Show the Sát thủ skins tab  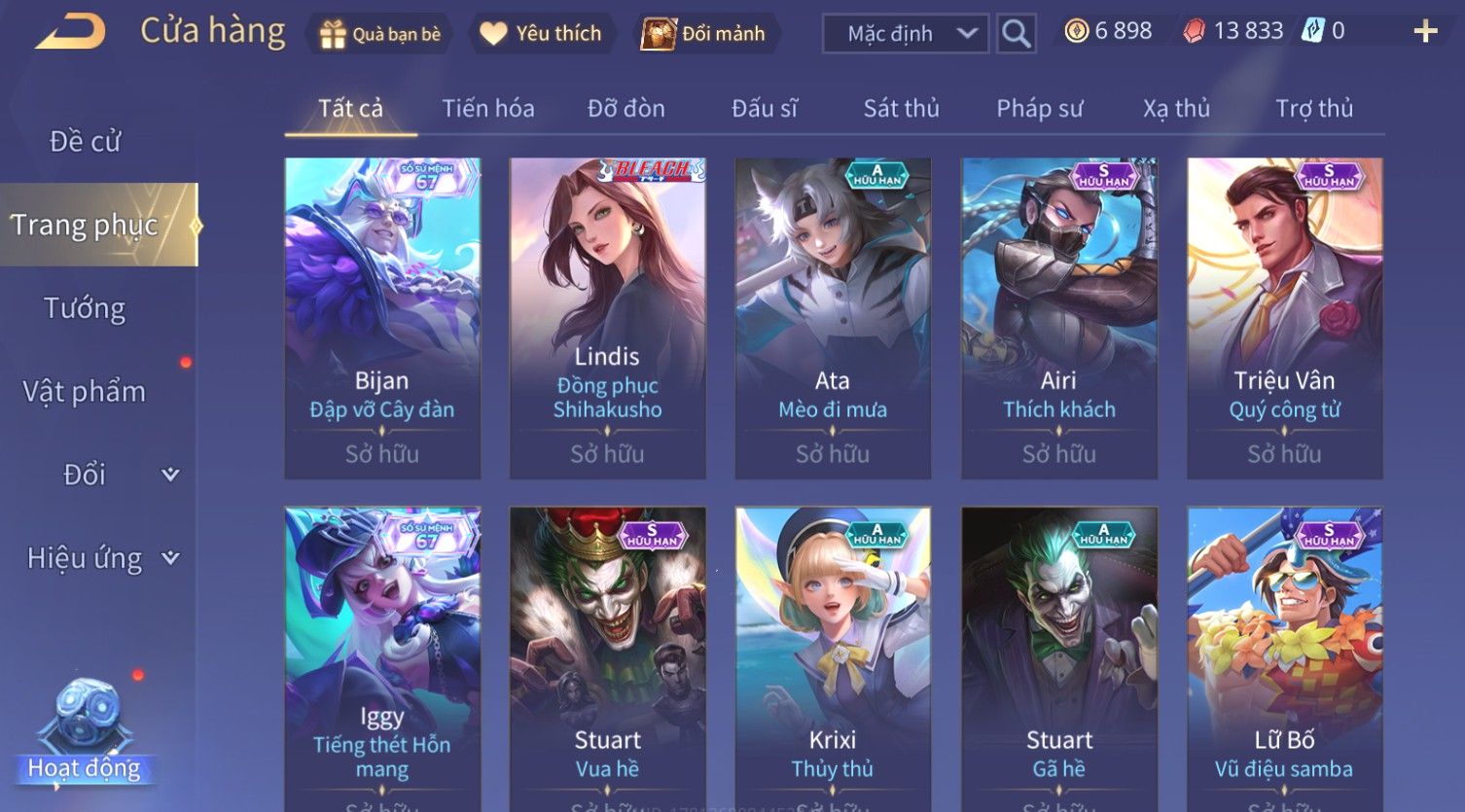(901, 108)
